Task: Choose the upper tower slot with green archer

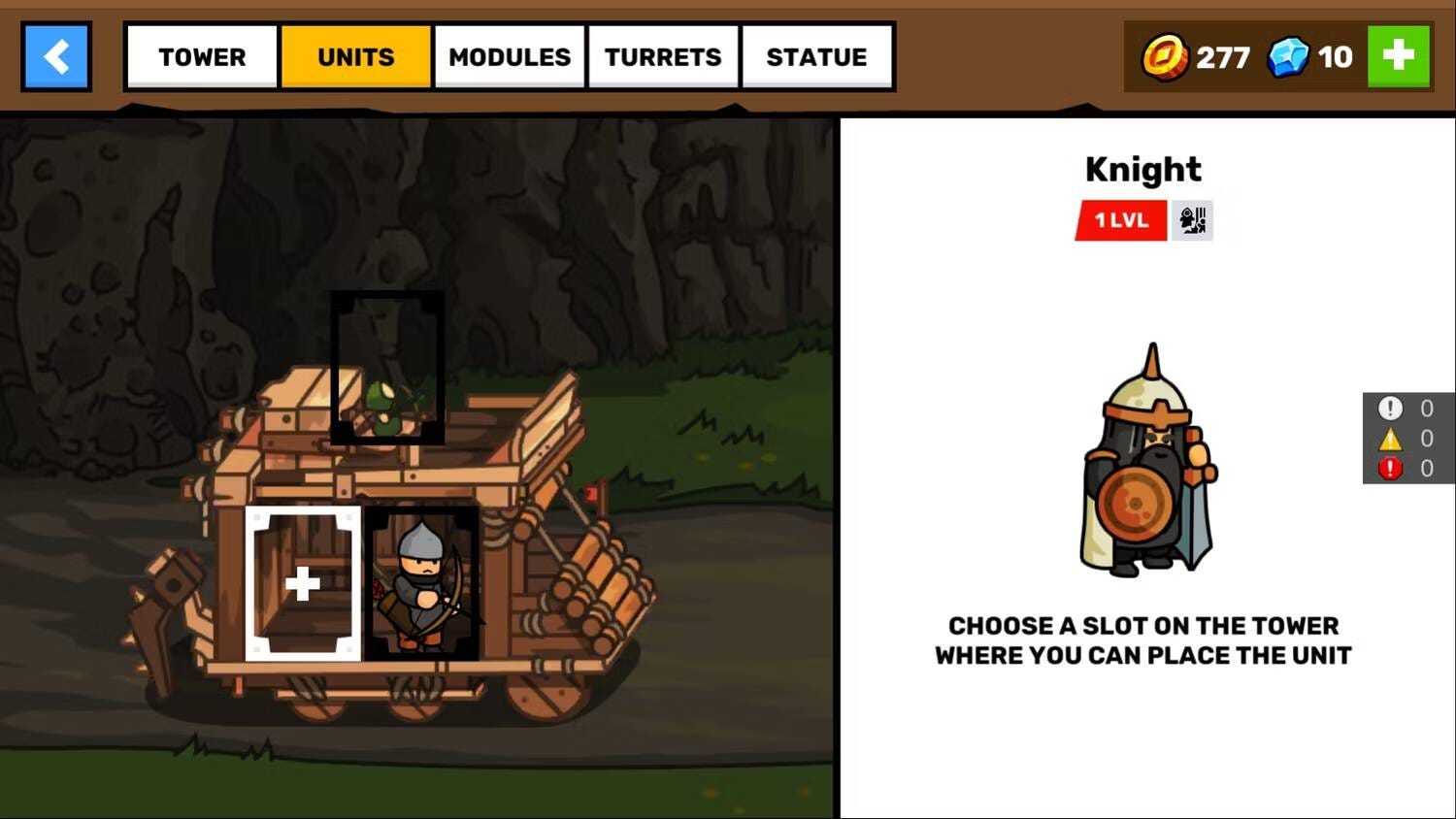Action: pos(387,368)
